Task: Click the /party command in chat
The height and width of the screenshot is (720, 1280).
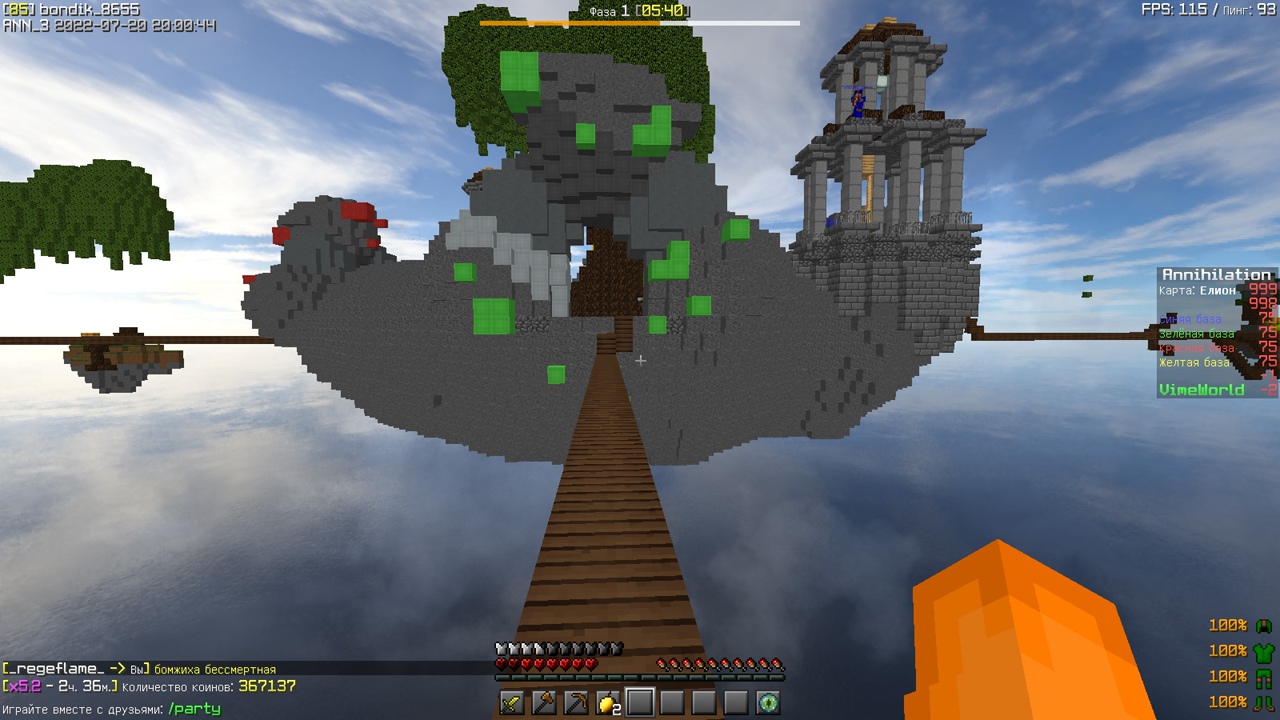Action: click(x=194, y=709)
